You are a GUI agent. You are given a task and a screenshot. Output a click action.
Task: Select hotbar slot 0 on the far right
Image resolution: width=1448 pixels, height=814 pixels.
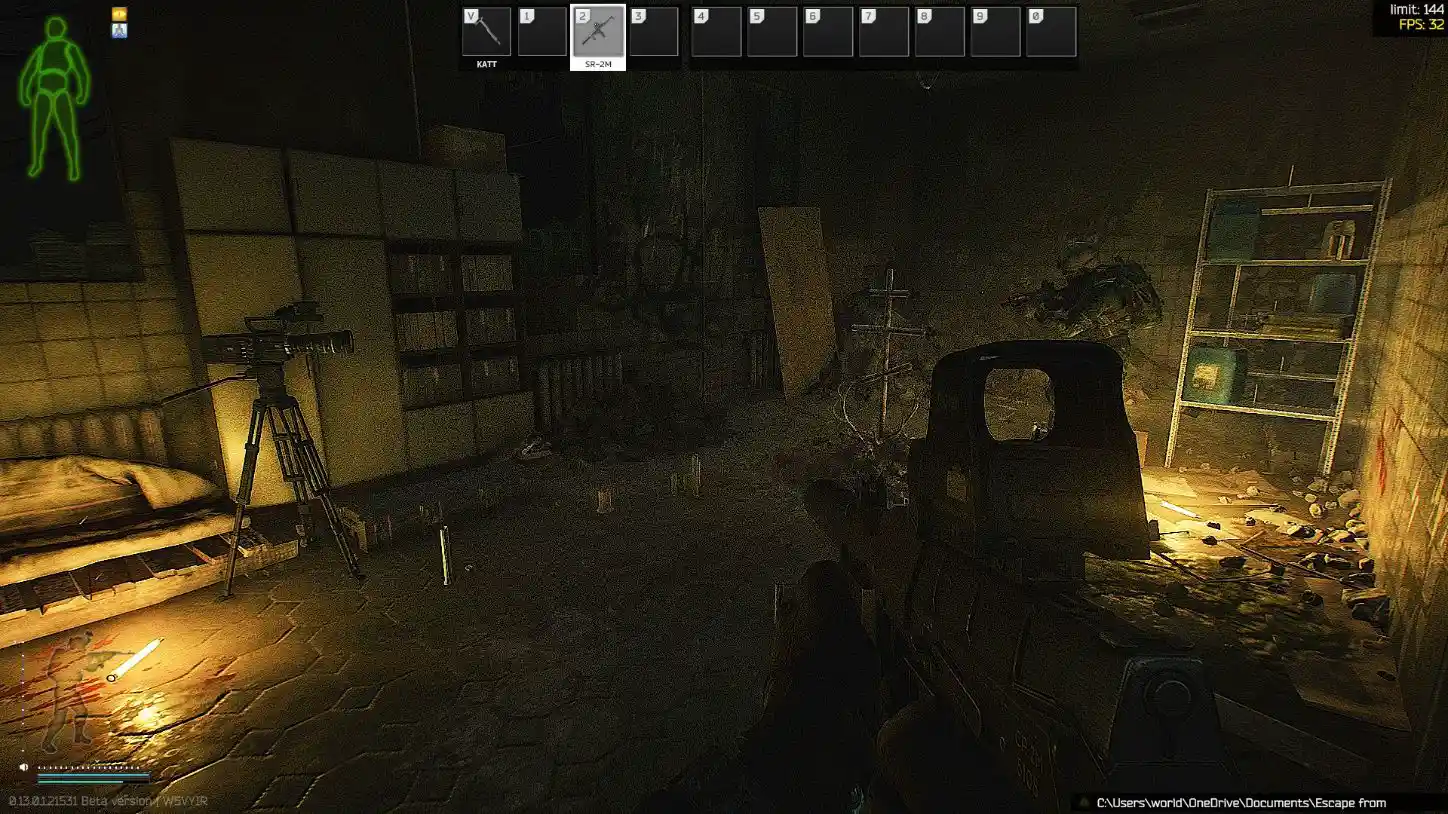click(1052, 32)
